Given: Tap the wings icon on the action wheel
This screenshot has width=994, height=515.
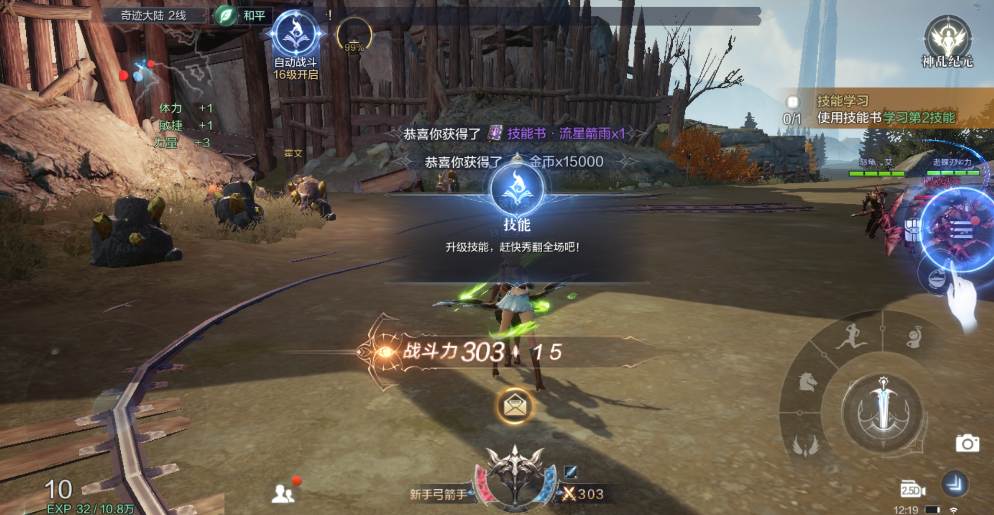Looking at the screenshot, I should (805, 443).
